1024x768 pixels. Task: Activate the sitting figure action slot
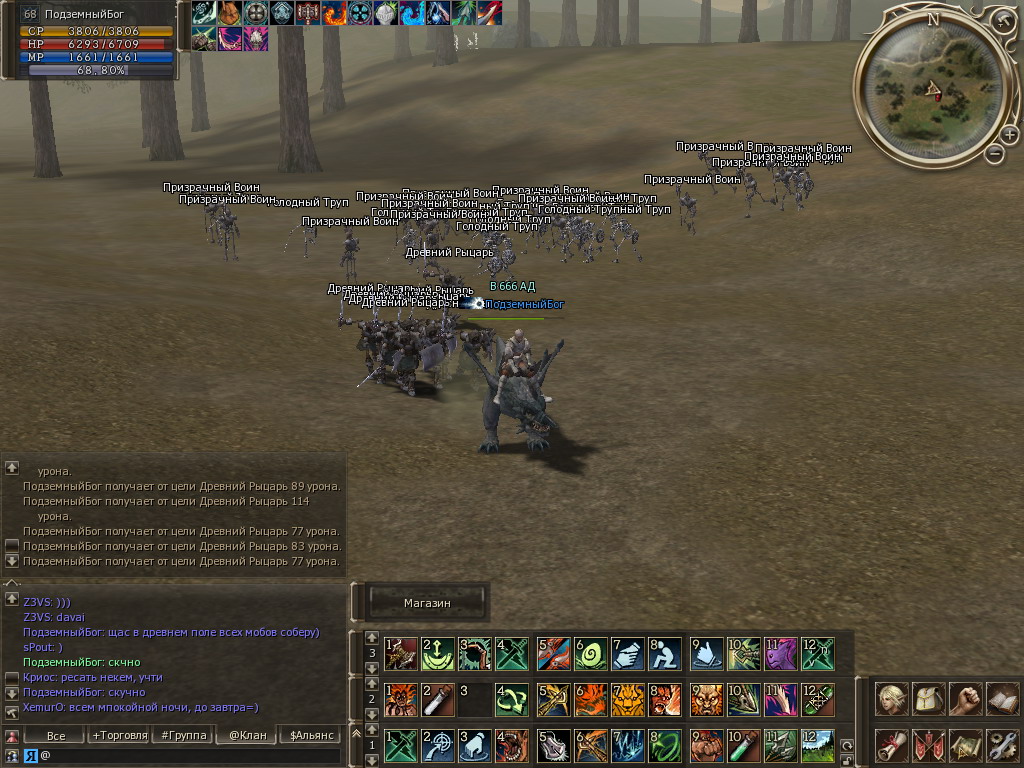[664, 654]
